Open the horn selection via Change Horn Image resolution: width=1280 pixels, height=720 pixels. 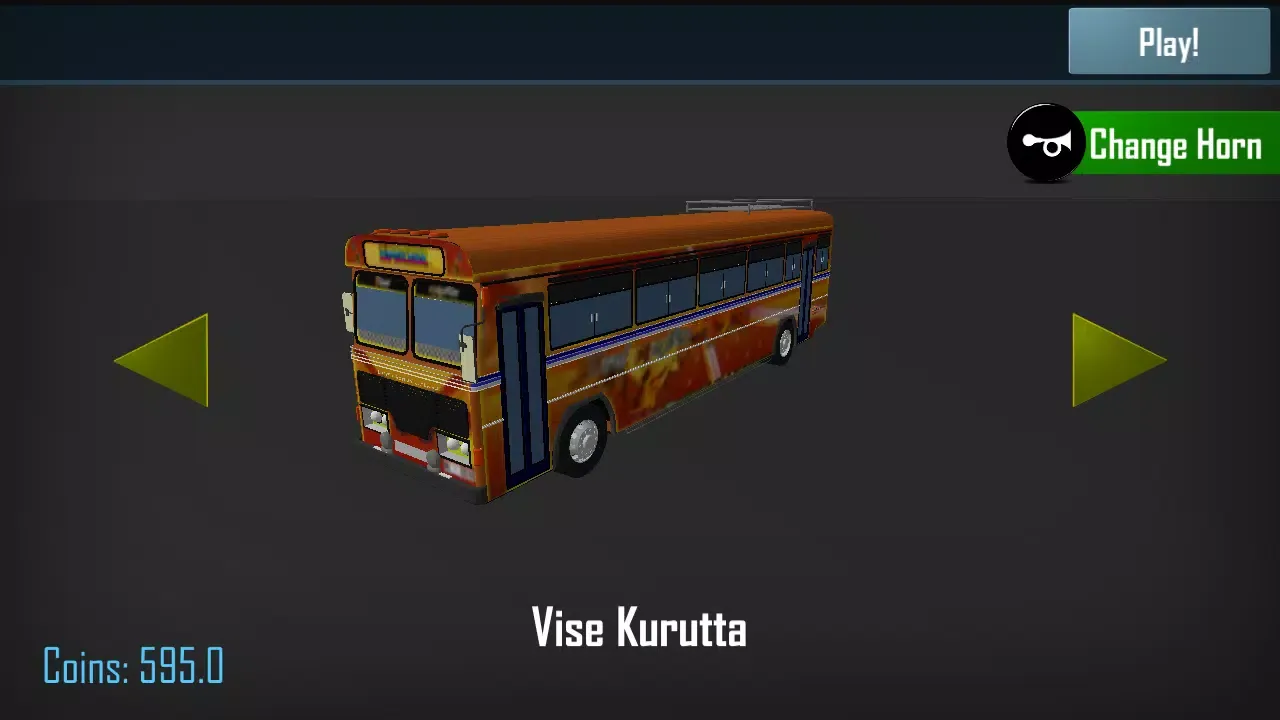coord(1176,145)
